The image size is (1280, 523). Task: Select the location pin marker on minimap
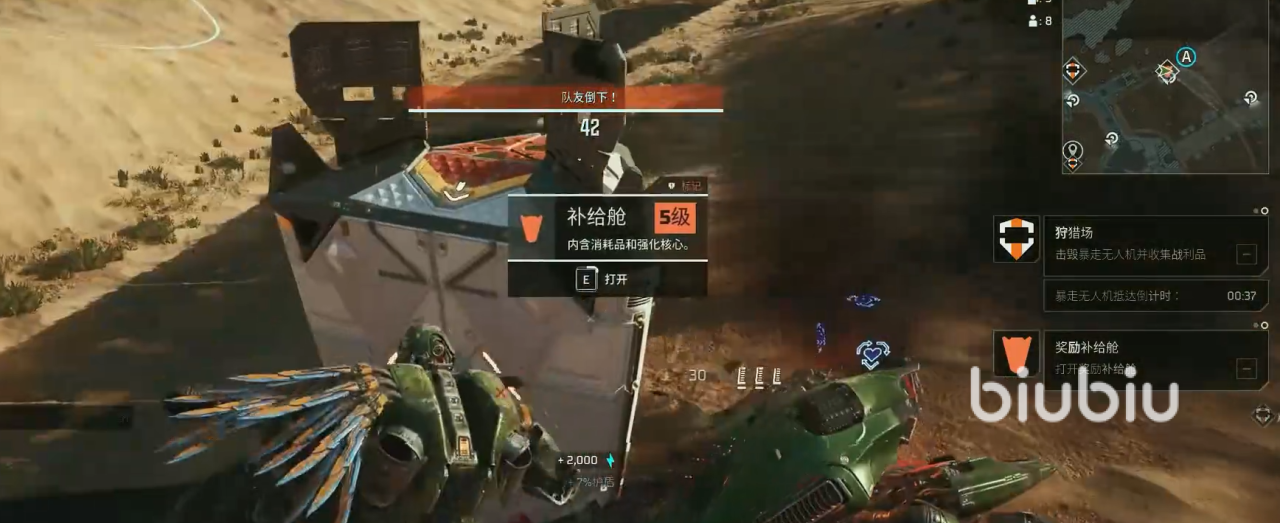1073,151
